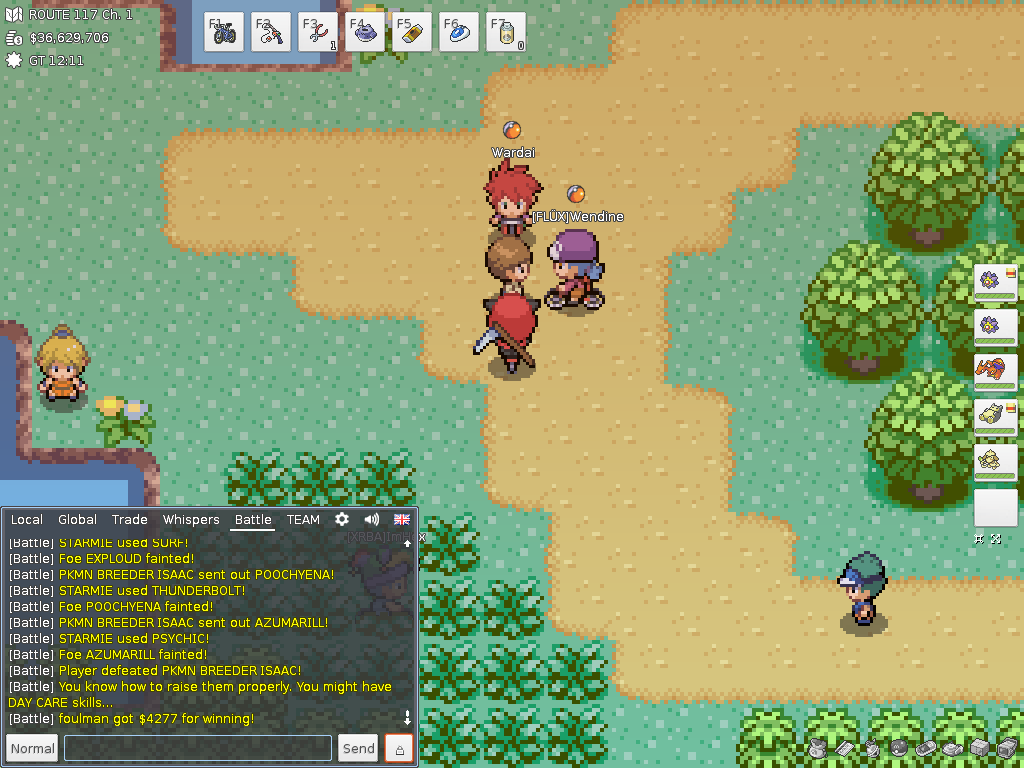
Task: Send the chat message
Action: (359, 748)
